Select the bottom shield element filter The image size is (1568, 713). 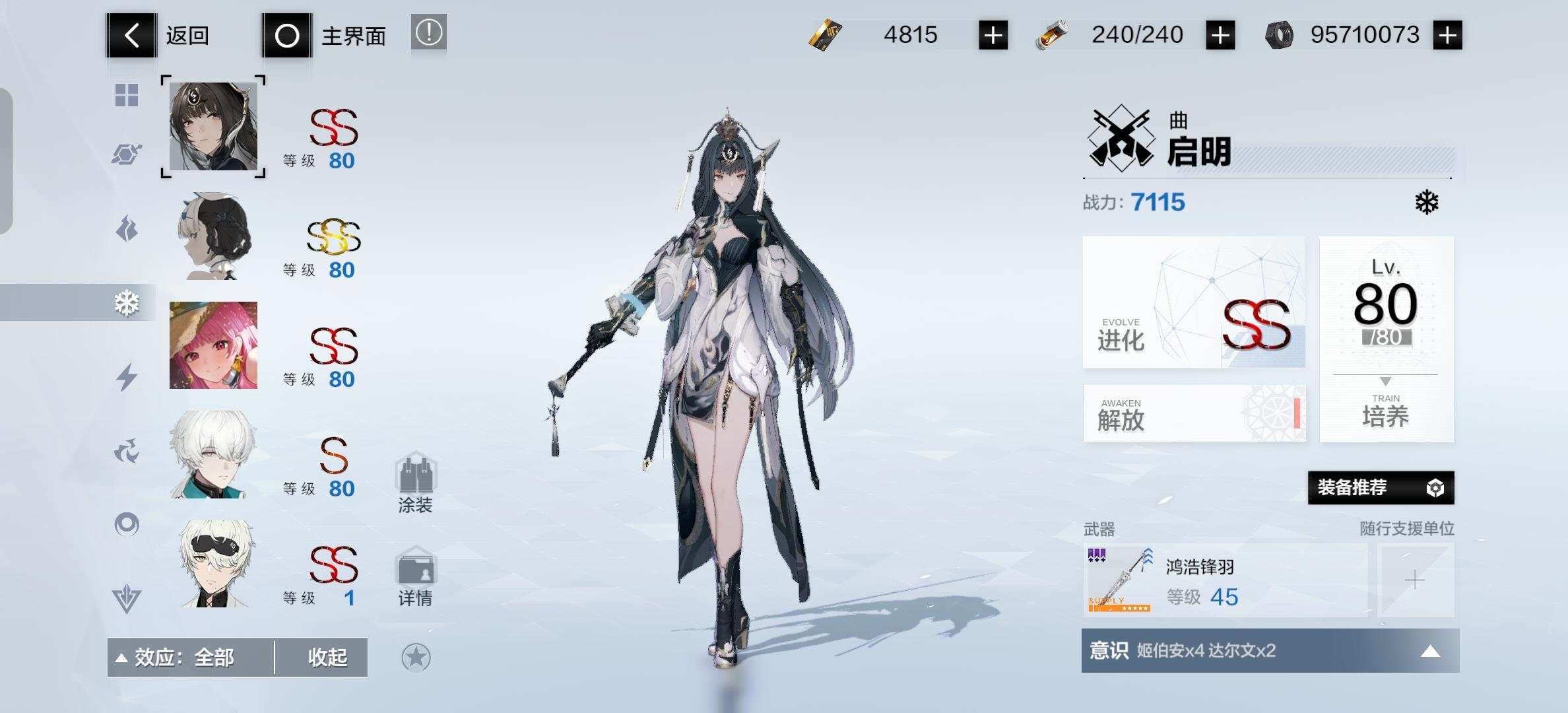tap(127, 599)
